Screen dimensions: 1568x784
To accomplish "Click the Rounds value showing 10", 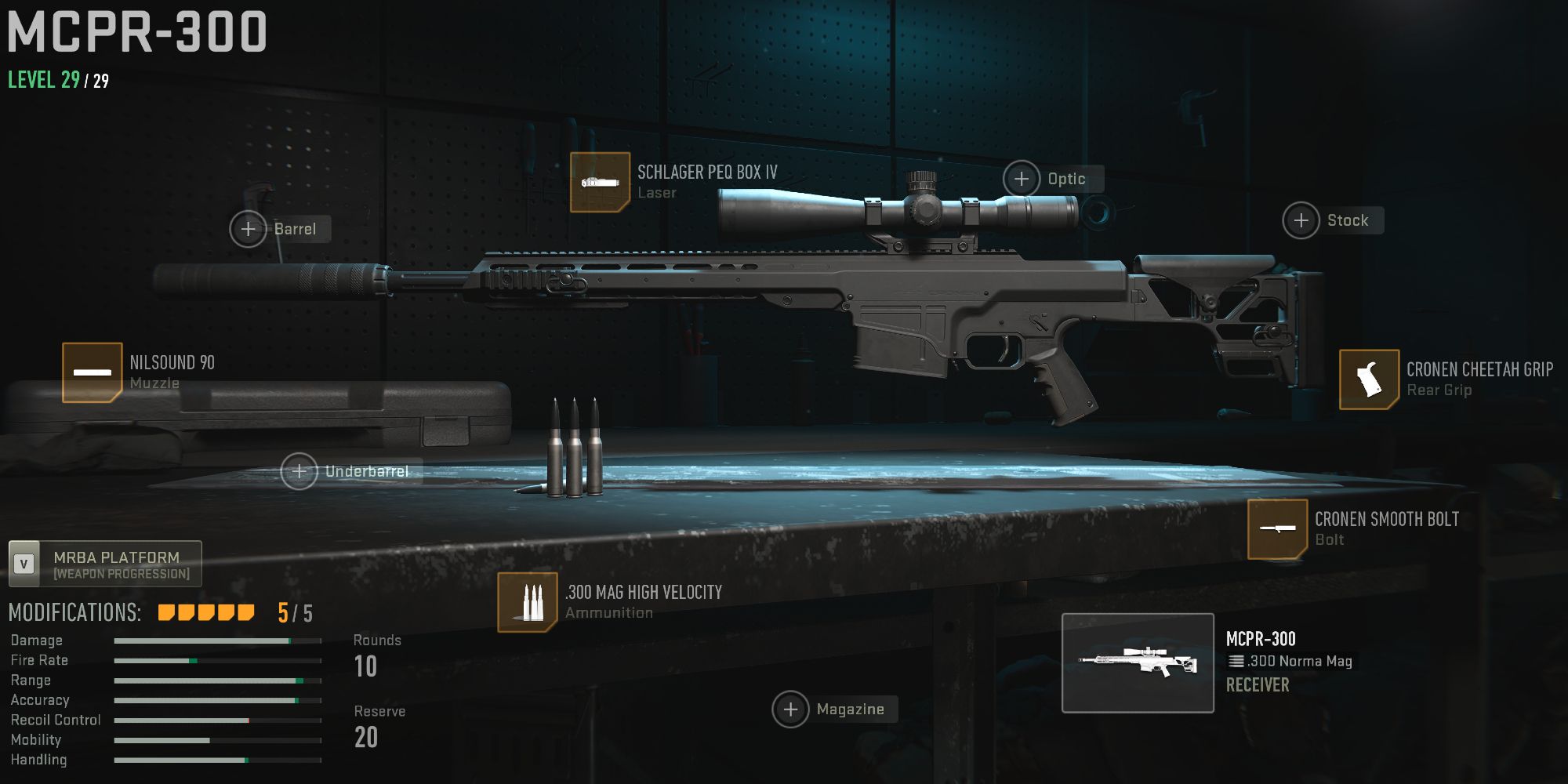I will pos(365,666).
